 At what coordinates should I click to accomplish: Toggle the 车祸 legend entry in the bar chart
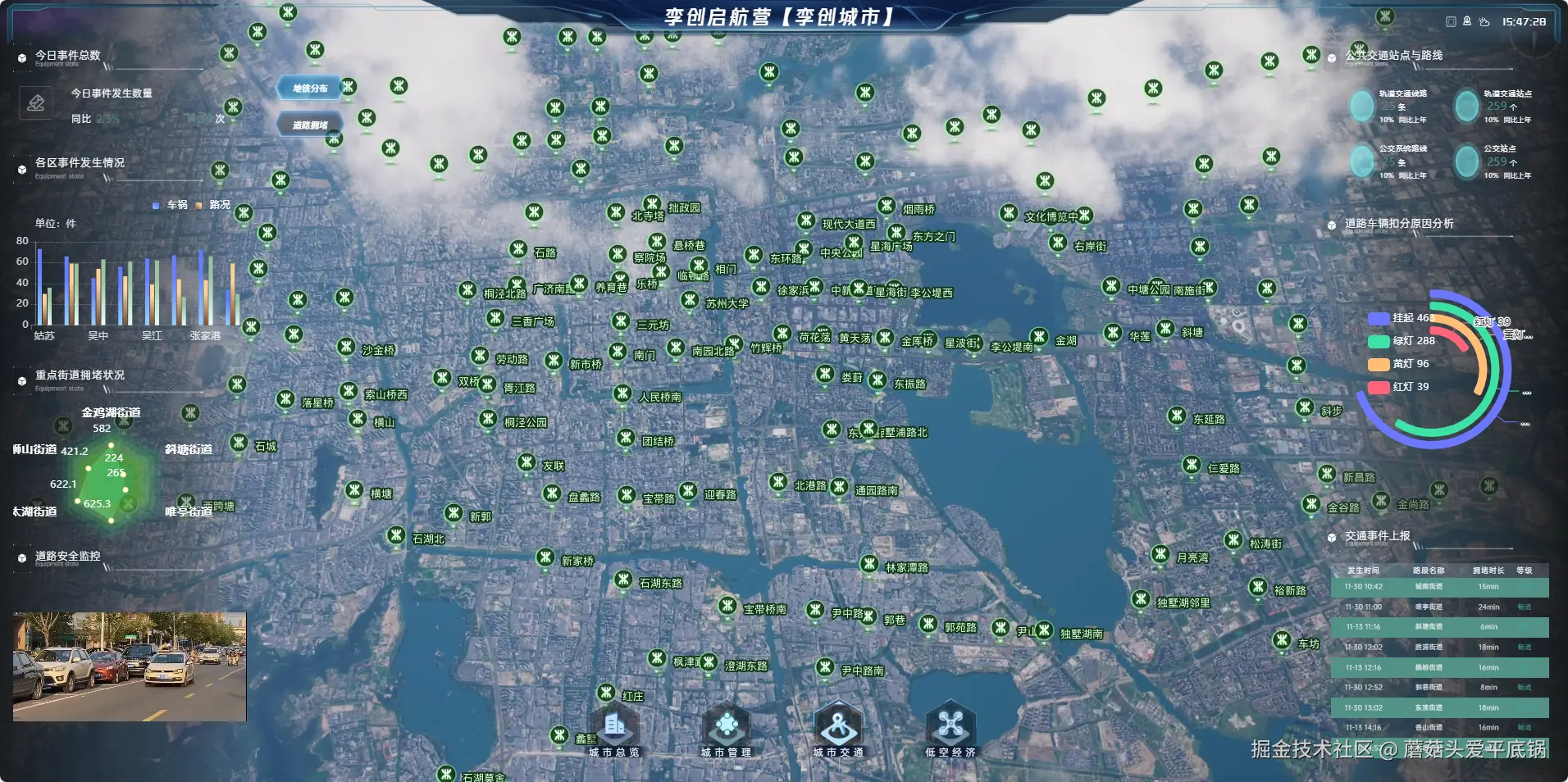coord(171,205)
